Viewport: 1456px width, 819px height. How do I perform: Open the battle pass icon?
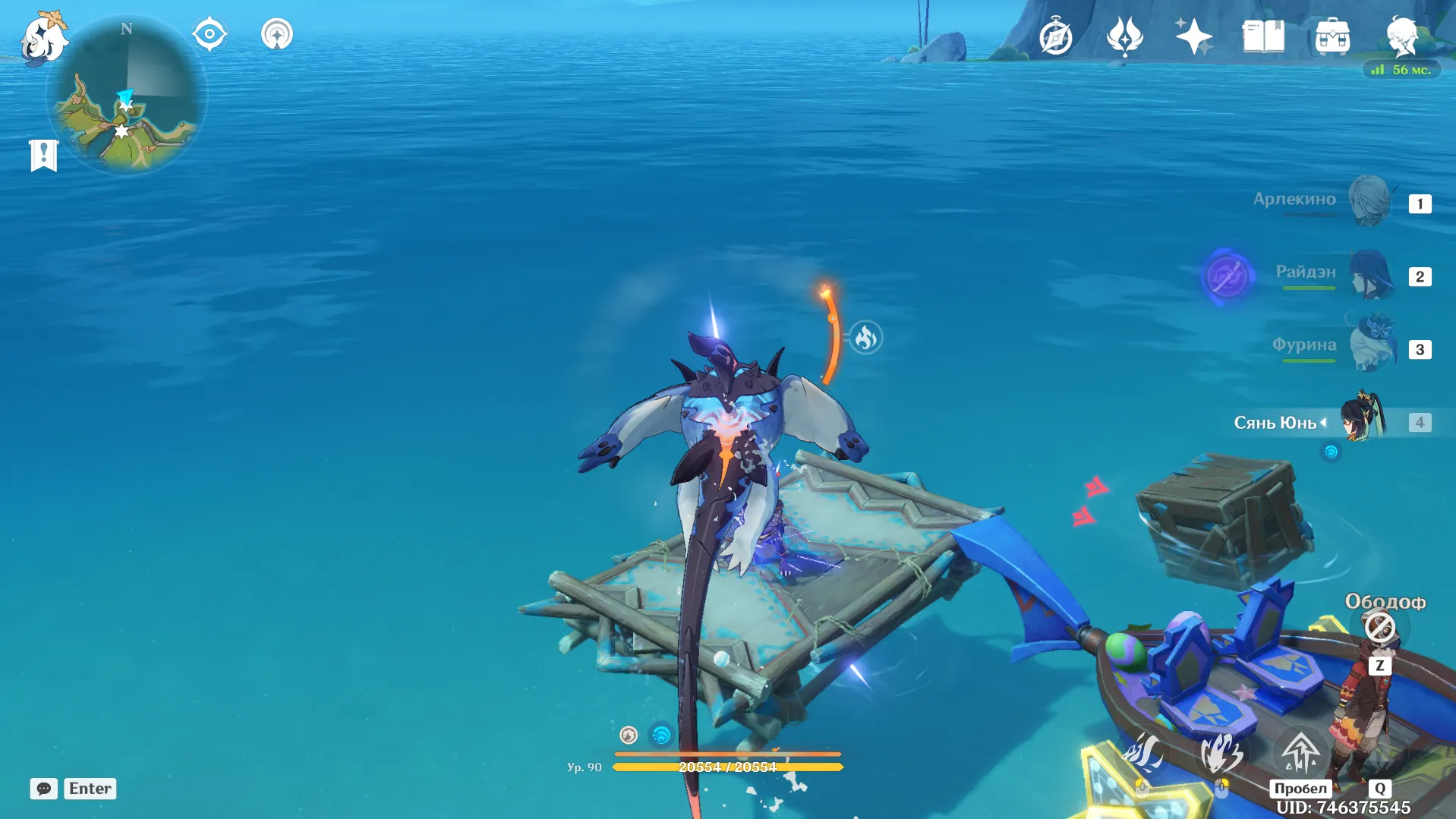(1124, 36)
